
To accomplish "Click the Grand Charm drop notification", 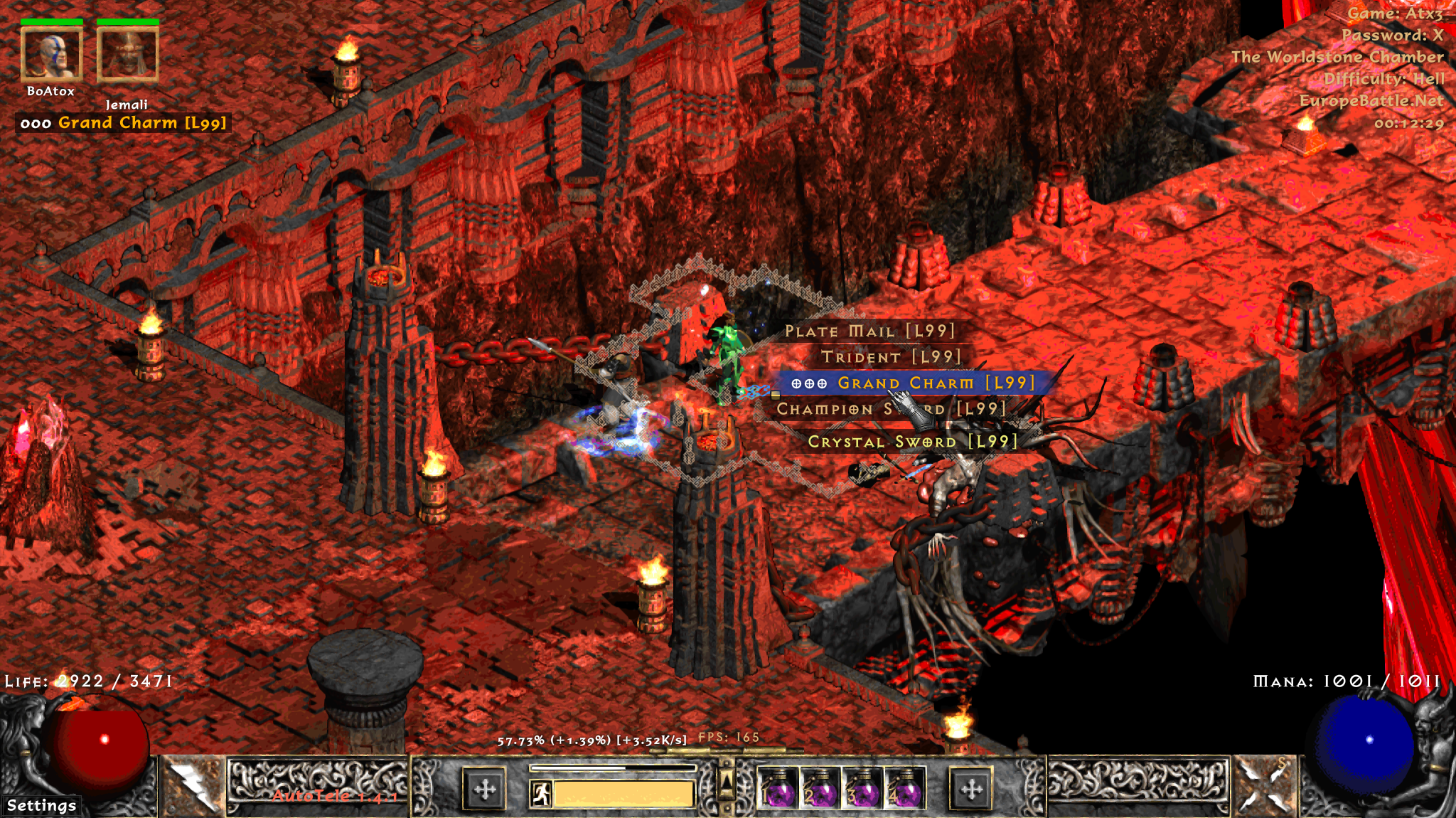I will coord(124,123).
